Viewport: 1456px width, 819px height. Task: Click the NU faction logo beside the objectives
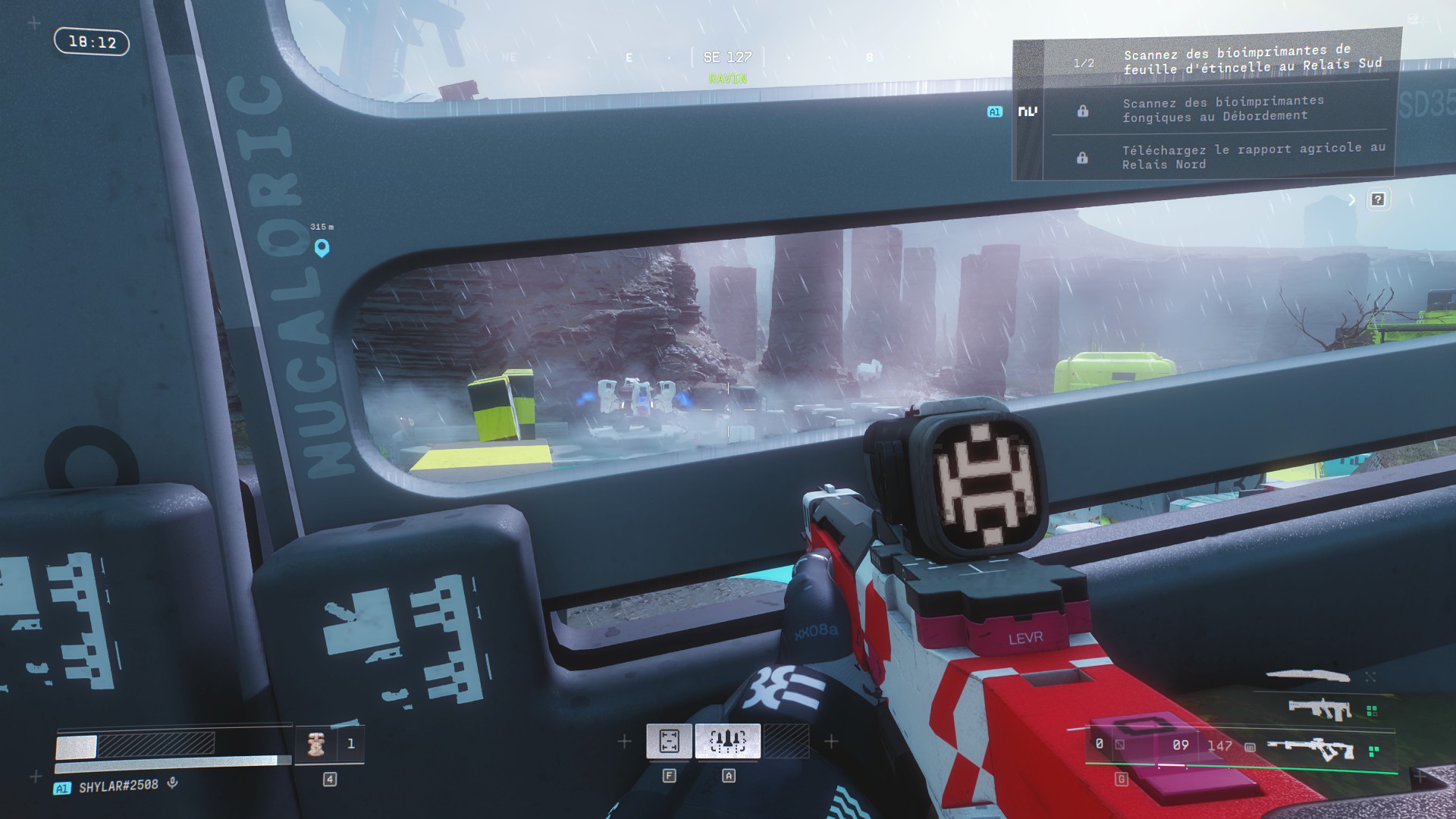click(1028, 111)
